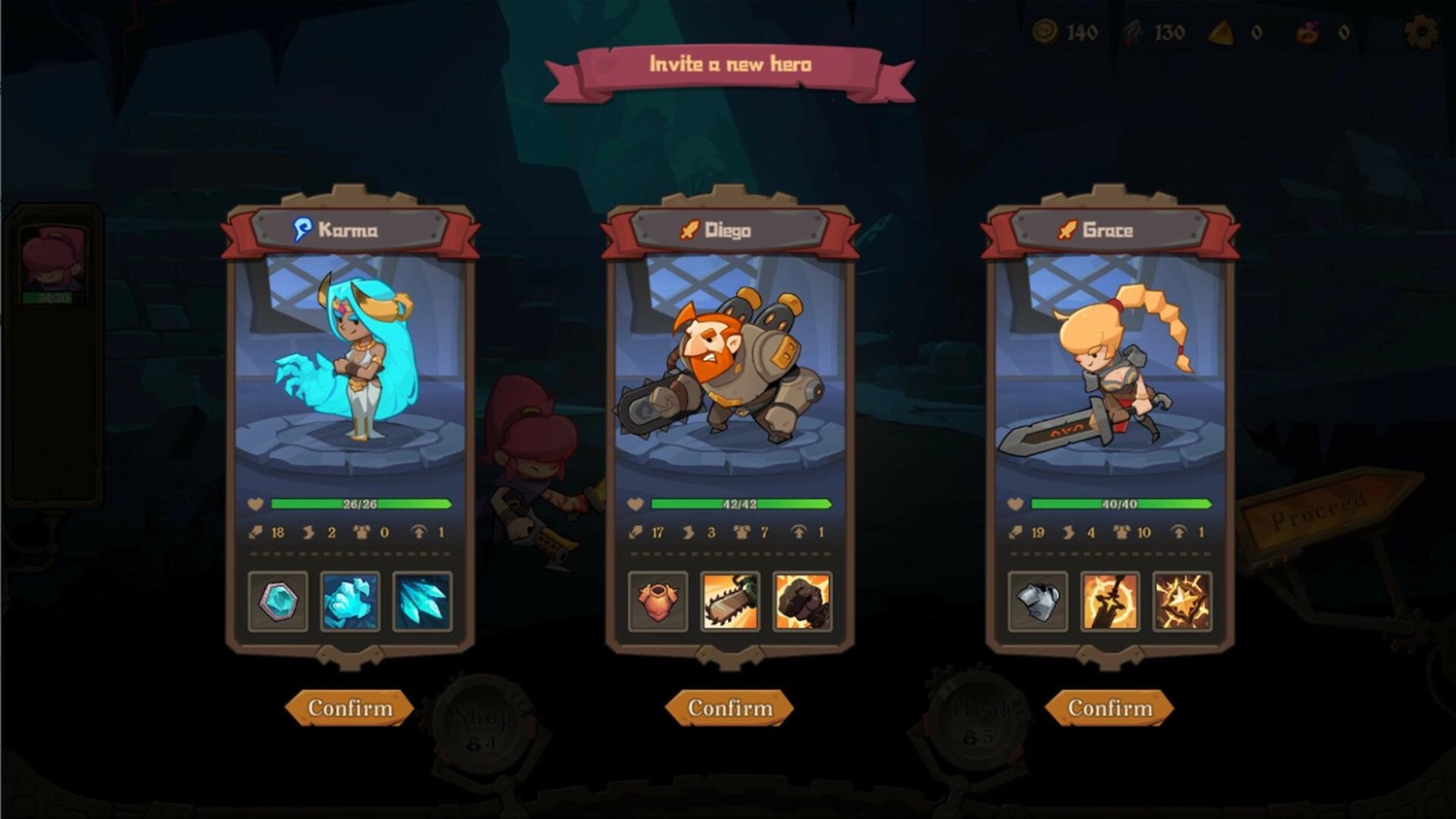Viewport: 1456px width, 819px height.
Task: Confirm Diego as the new hero
Action: coord(730,708)
